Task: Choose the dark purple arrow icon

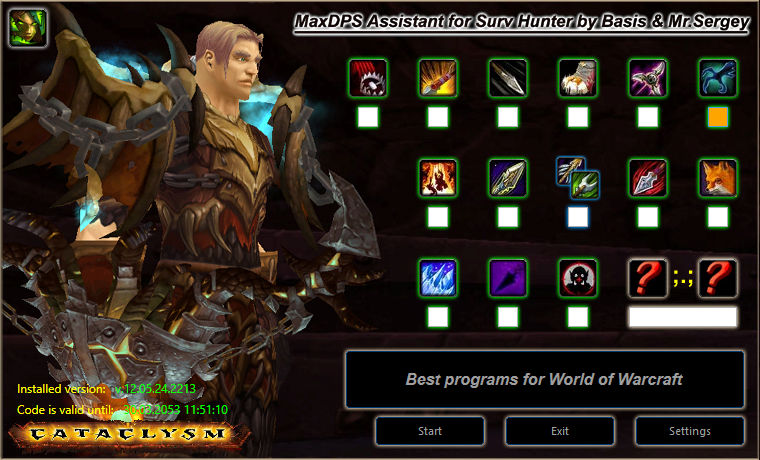Action: pos(508,278)
